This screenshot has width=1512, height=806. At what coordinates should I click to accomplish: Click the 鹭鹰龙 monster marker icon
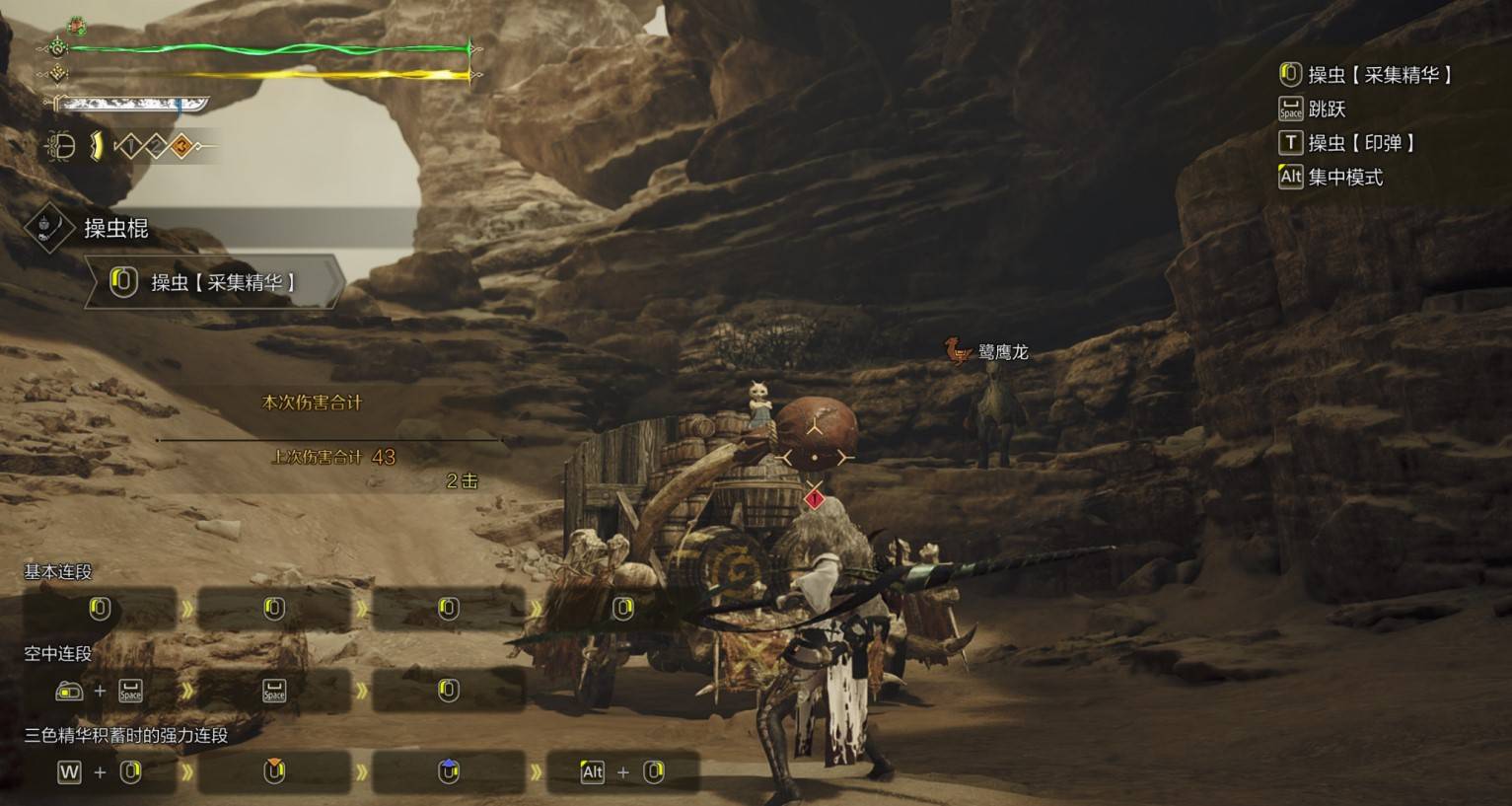[x=957, y=350]
